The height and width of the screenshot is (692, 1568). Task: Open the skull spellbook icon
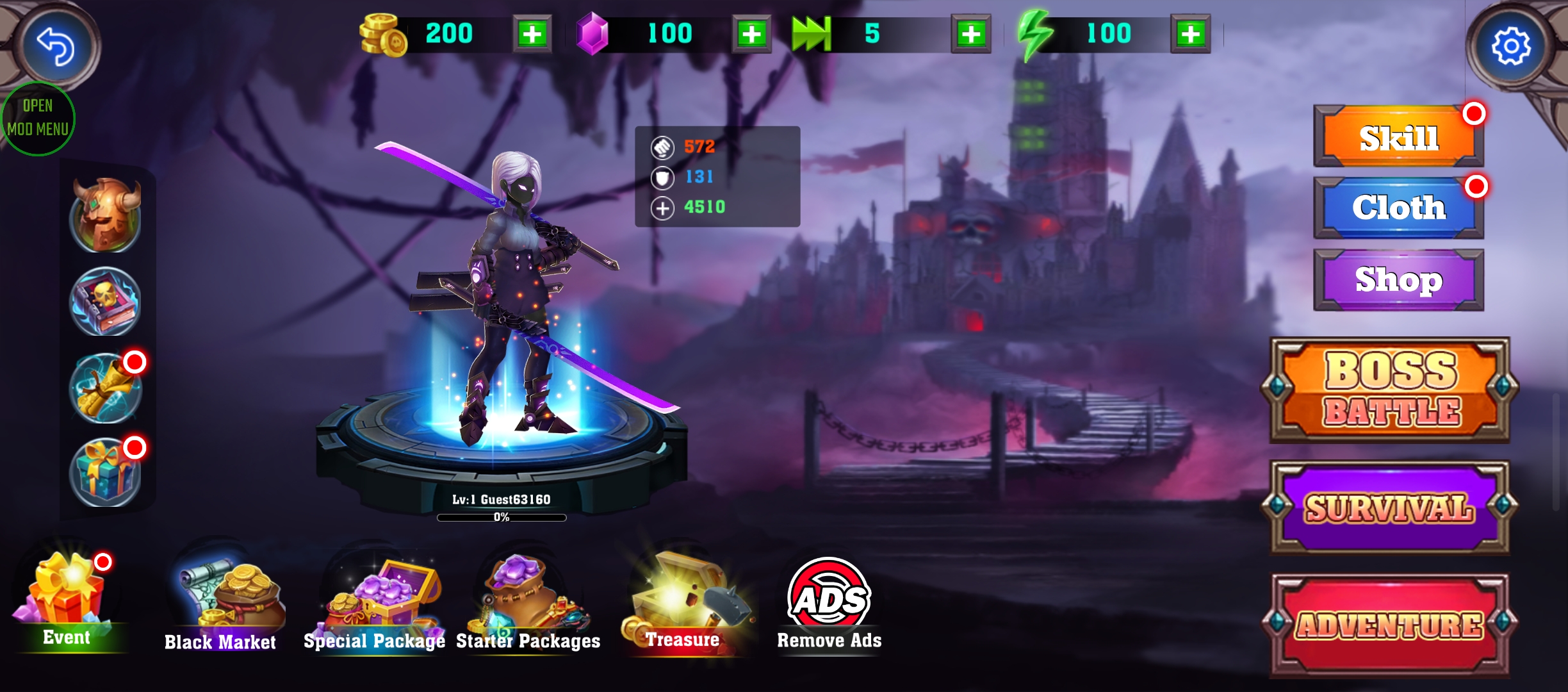click(106, 301)
